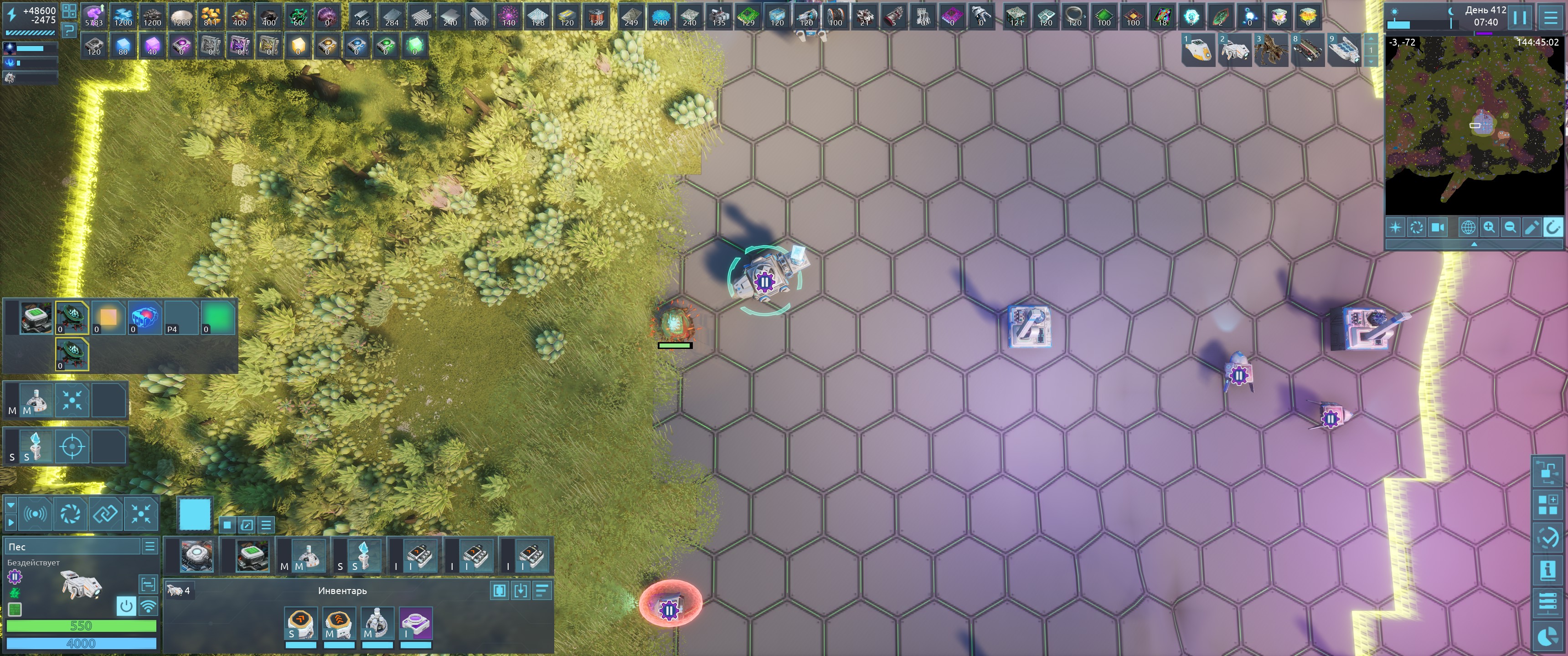Toggle the unit's power button
1568x656 pixels.
coord(126,605)
